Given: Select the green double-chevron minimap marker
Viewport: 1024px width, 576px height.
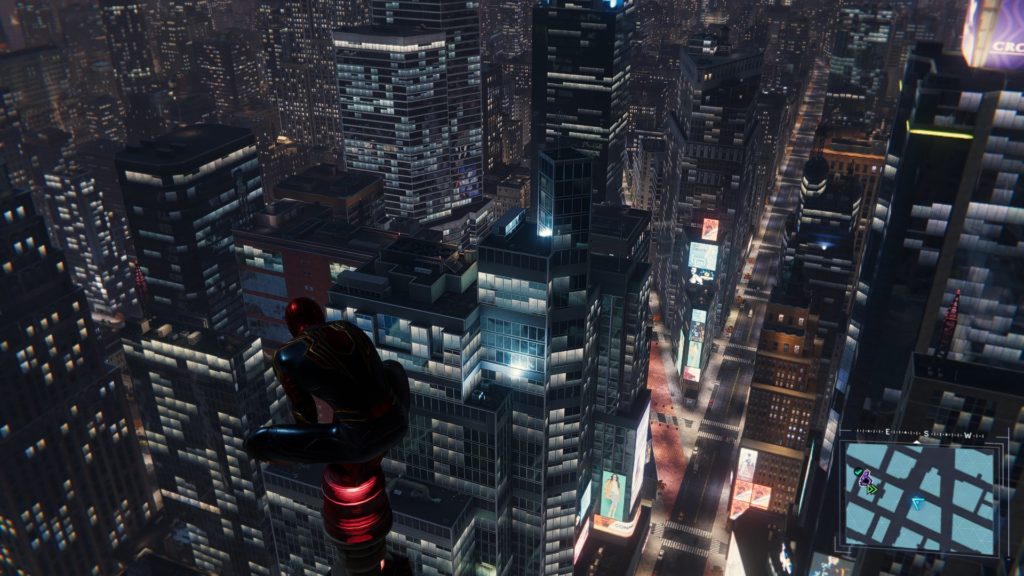Looking at the screenshot, I should [872, 489].
